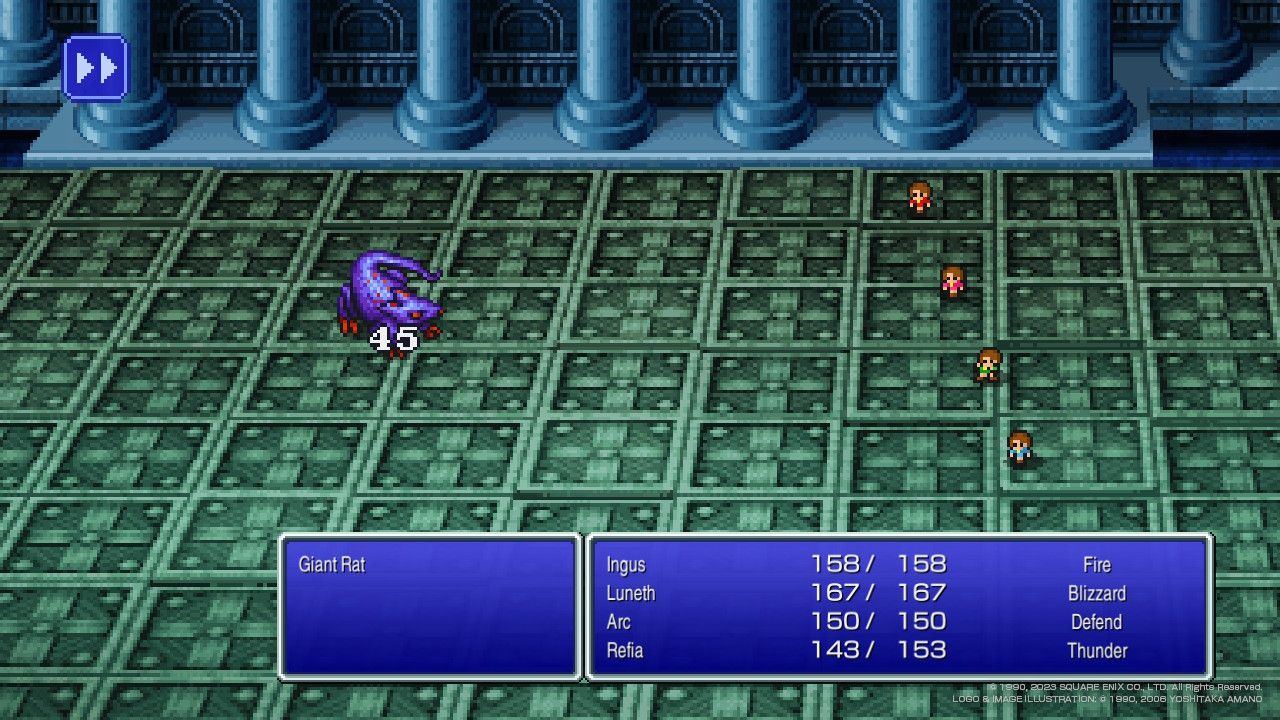Enable the Fire action for Ingus
The height and width of the screenshot is (720, 1280).
[1096, 564]
